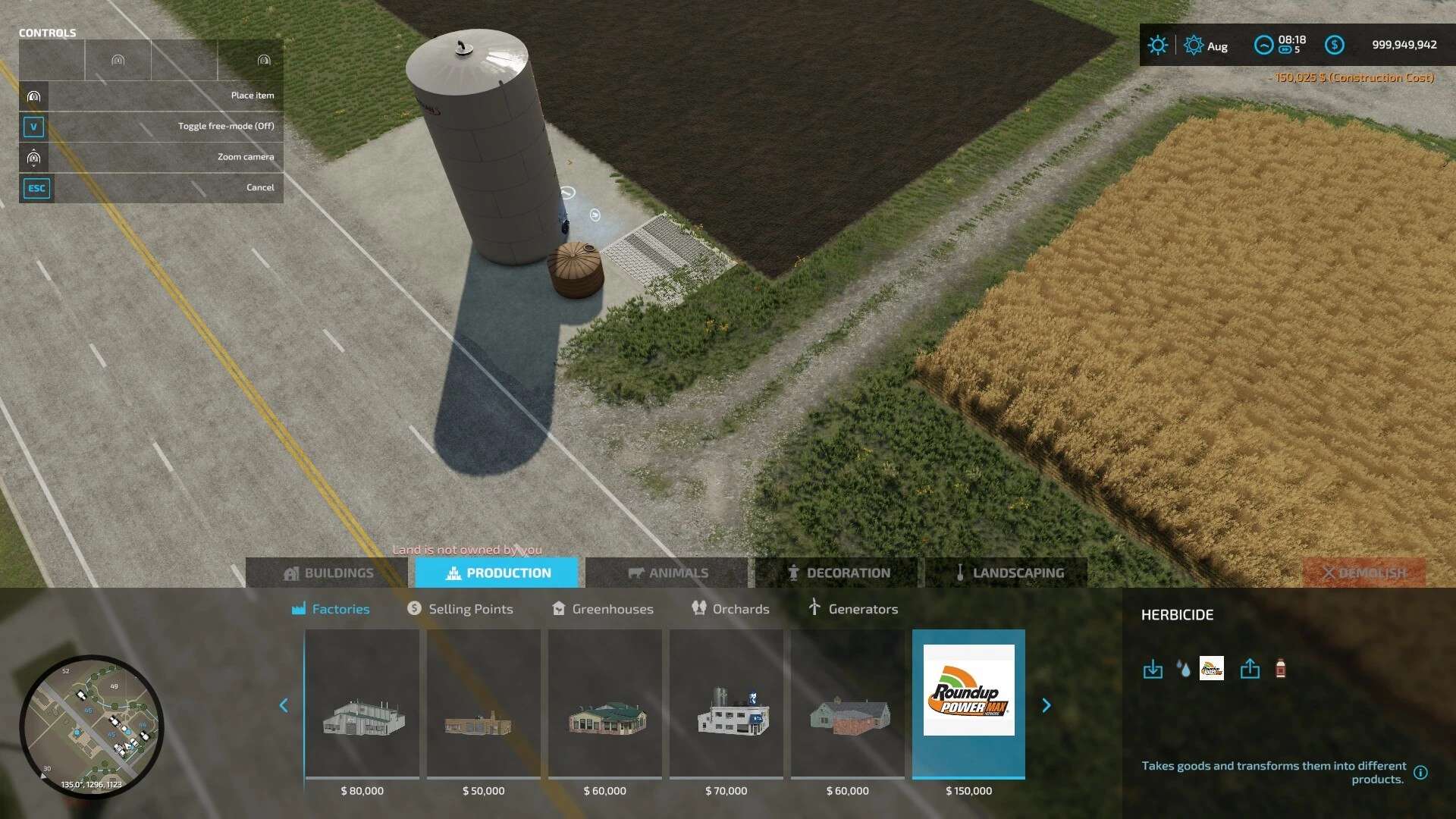This screenshot has height=819, width=1456.
Task: Show next items with the right arrow
Action: (1046, 706)
